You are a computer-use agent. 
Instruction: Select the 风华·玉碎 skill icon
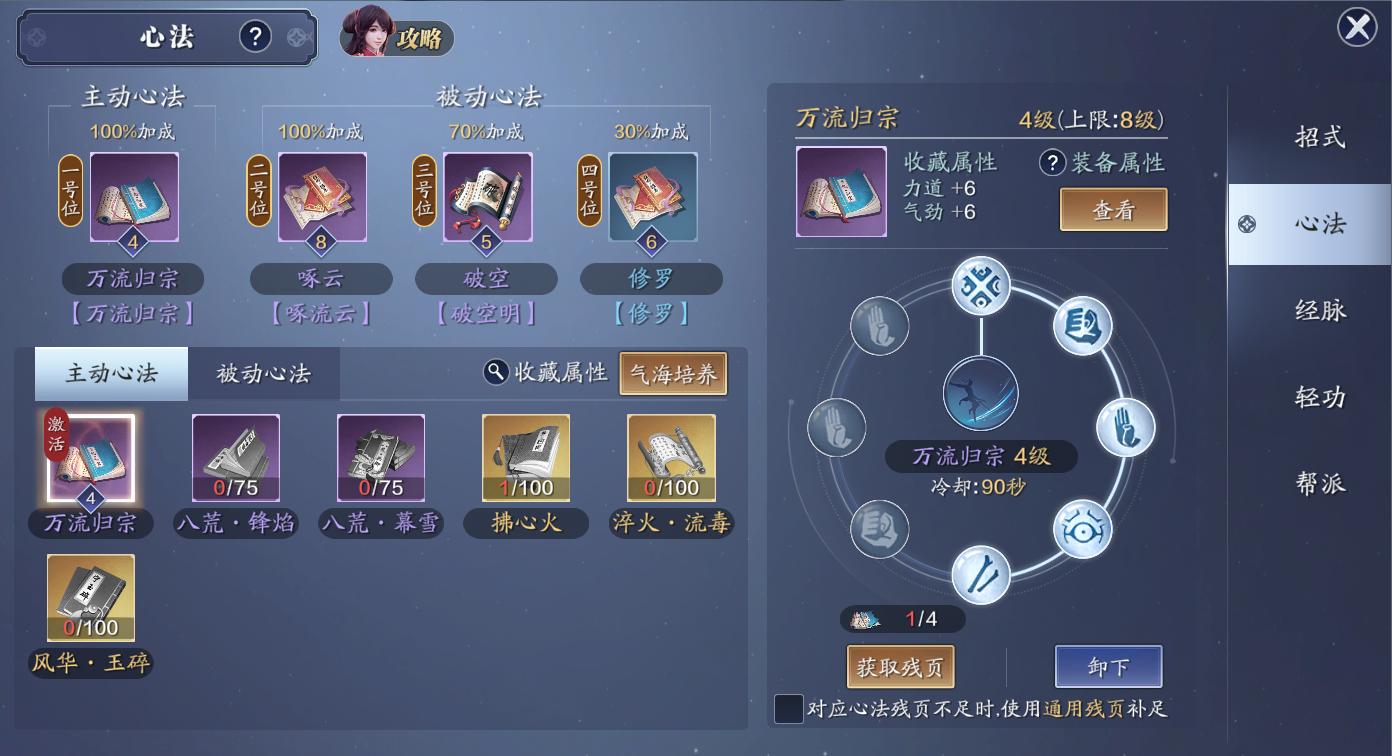pyautogui.click(x=90, y=597)
